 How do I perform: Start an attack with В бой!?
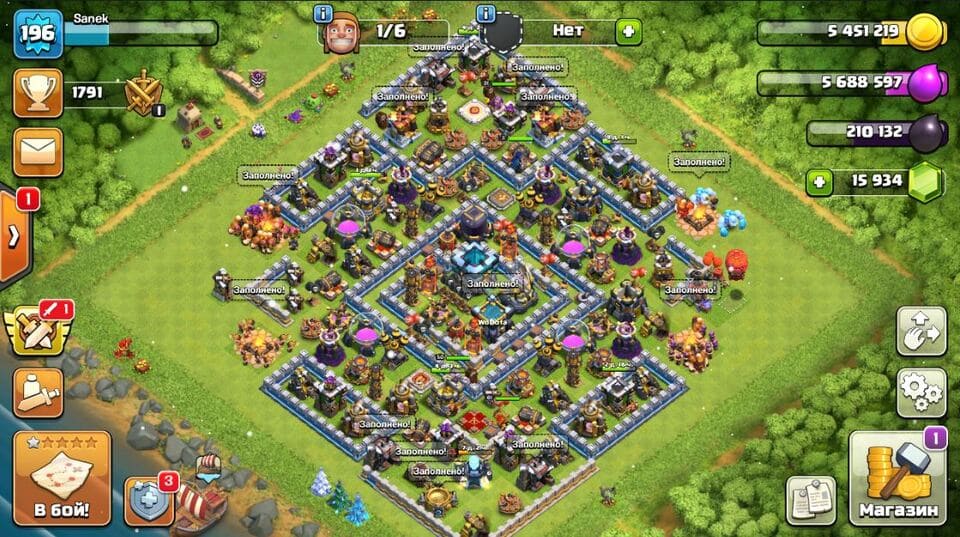pyautogui.click(x=61, y=478)
